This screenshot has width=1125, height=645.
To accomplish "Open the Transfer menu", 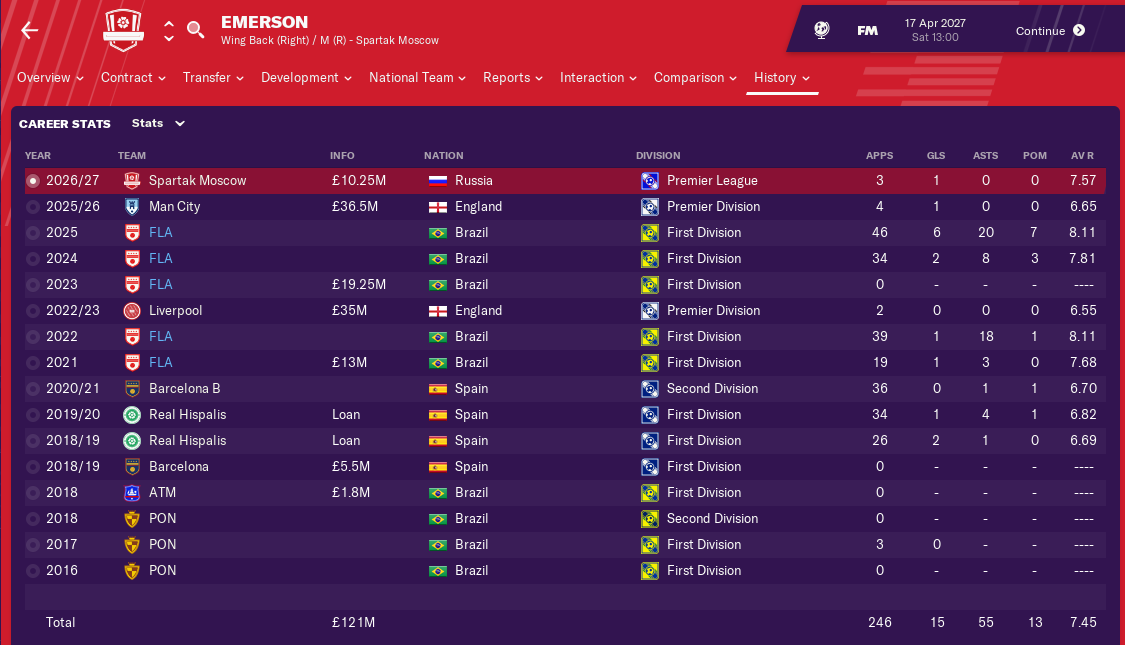I will (x=213, y=78).
